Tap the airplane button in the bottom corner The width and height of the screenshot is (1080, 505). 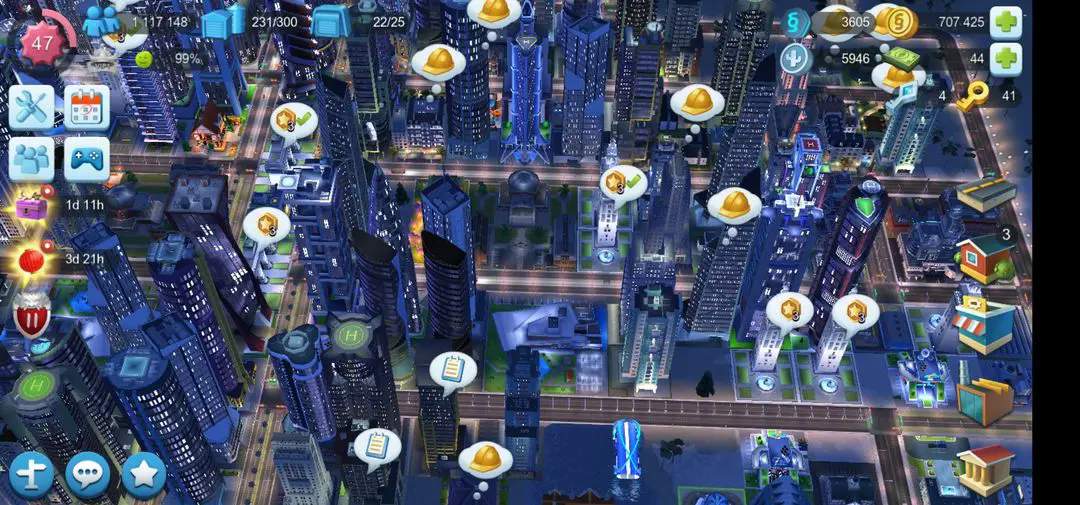pyautogui.click(x=32, y=474)
